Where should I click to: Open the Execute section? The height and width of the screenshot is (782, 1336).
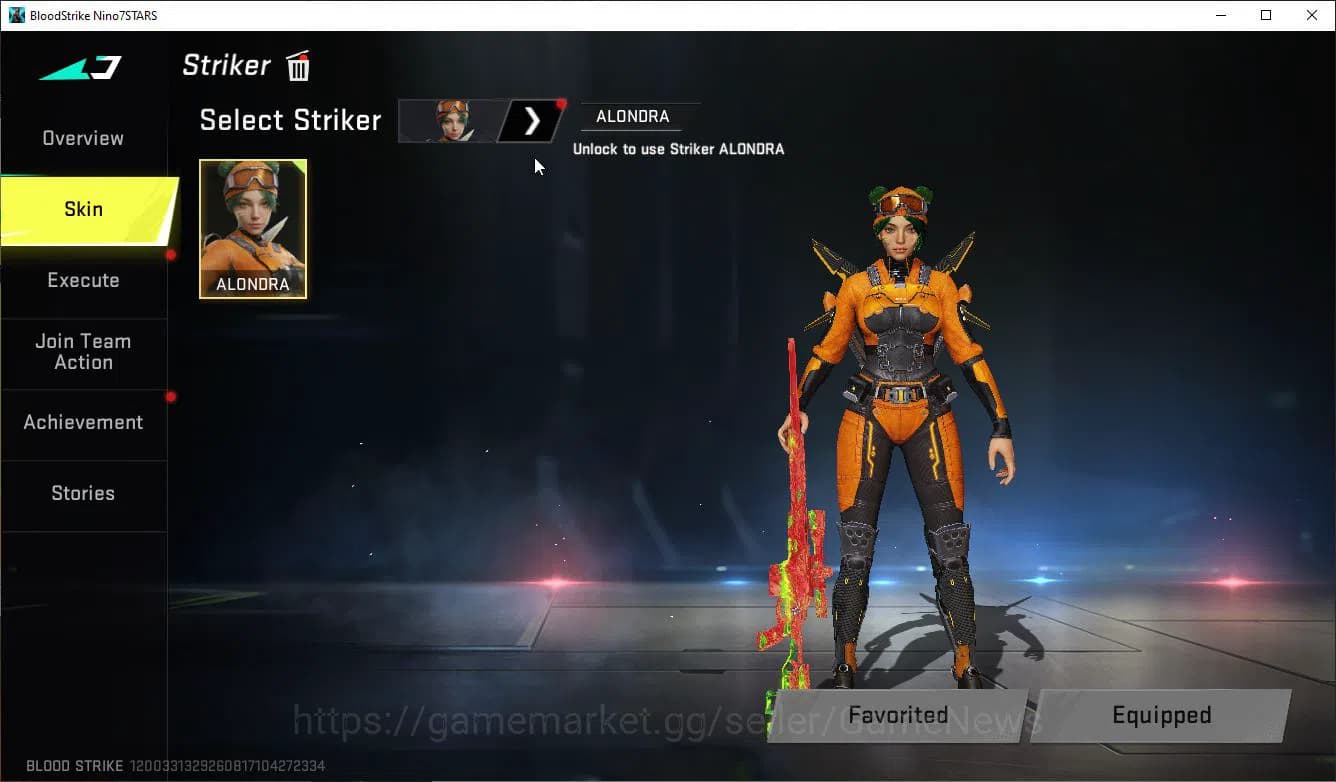tap(82, 281)
